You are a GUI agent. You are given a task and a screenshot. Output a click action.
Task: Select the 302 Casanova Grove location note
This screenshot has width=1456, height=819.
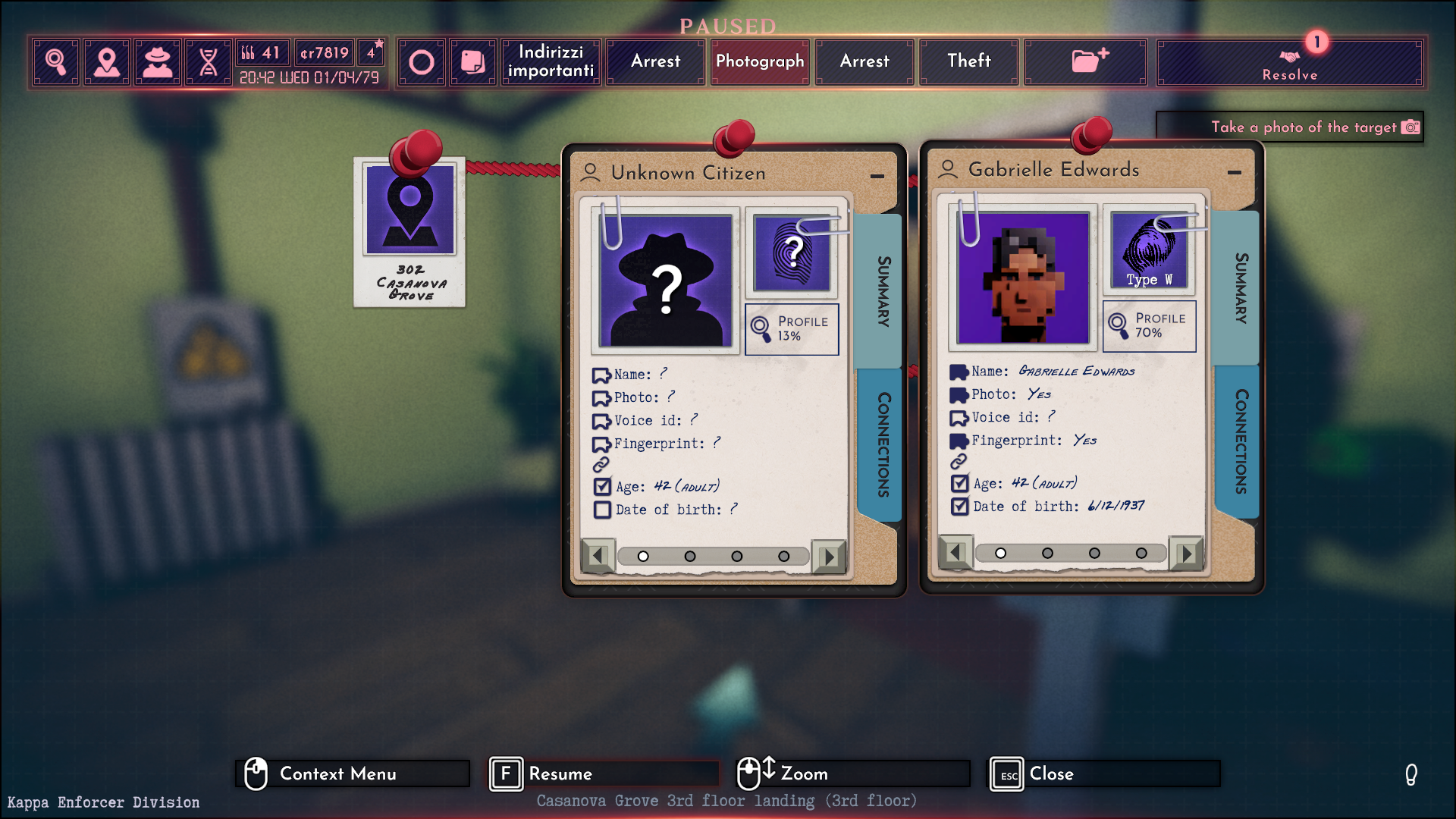click(x=409, y=231)
